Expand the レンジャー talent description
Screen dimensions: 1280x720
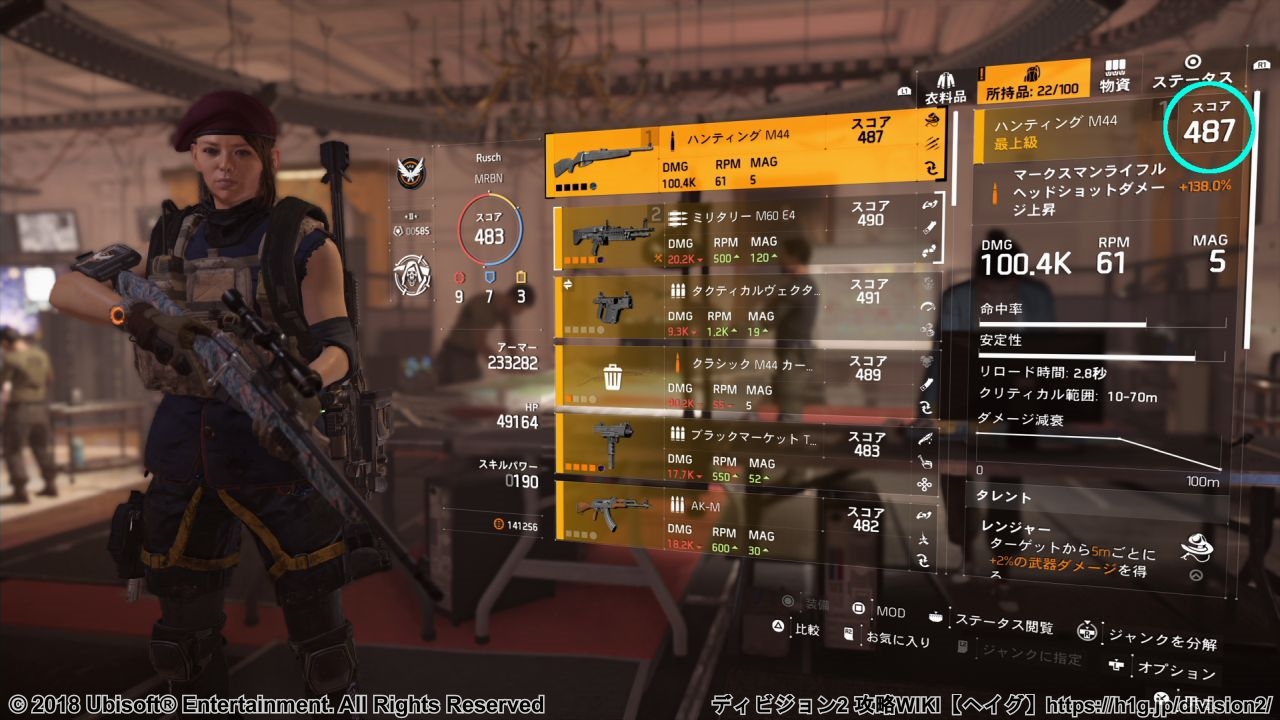tap(1194, 575)
